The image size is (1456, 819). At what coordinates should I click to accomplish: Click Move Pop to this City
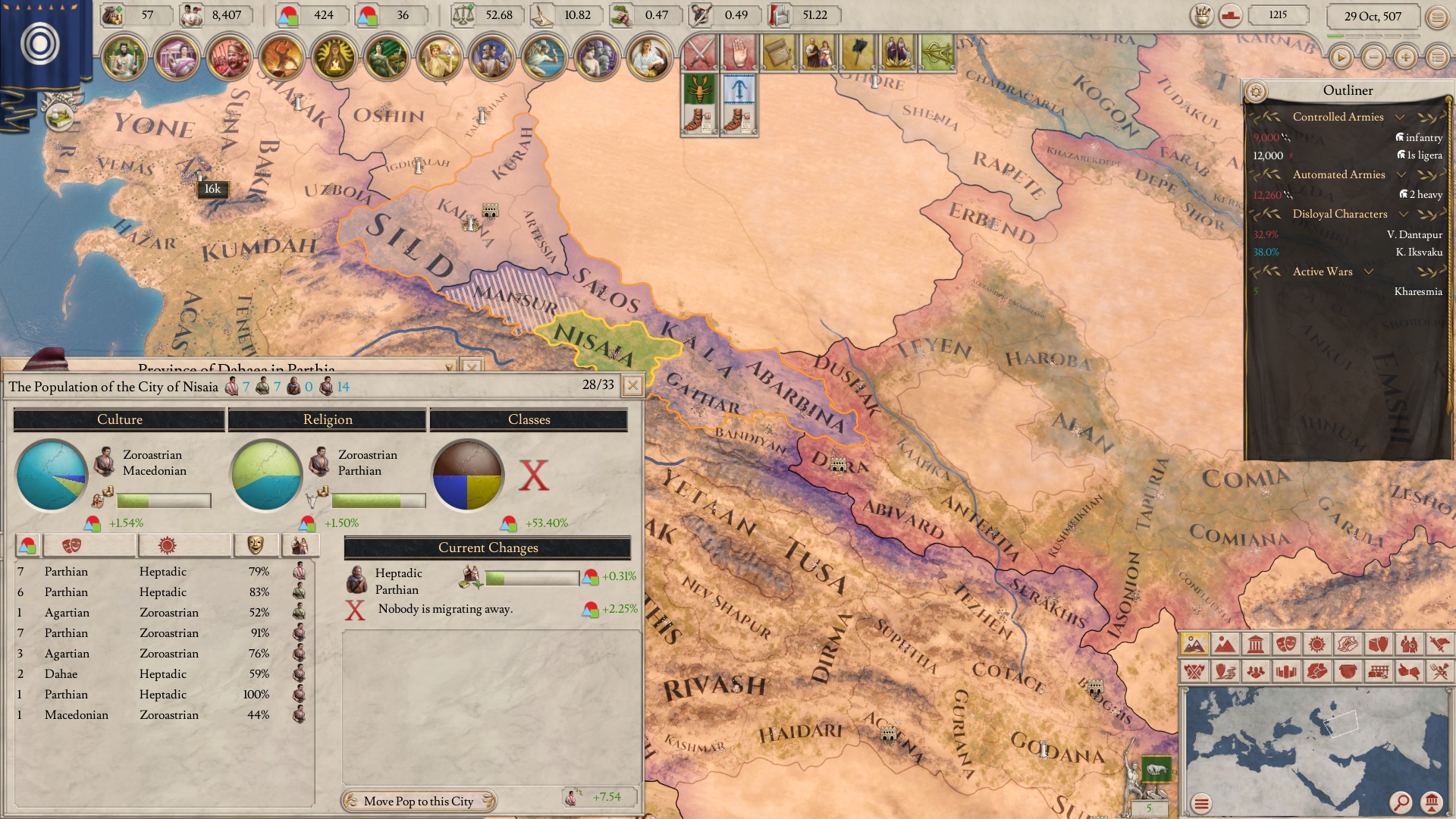[x=419, y=801]
